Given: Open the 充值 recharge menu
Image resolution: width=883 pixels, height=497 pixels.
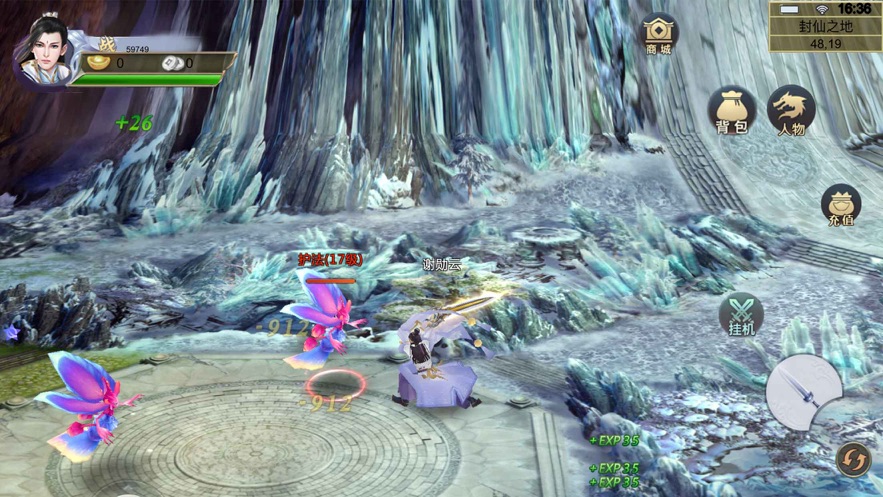Looking at the screenshot, I should 841,205.
